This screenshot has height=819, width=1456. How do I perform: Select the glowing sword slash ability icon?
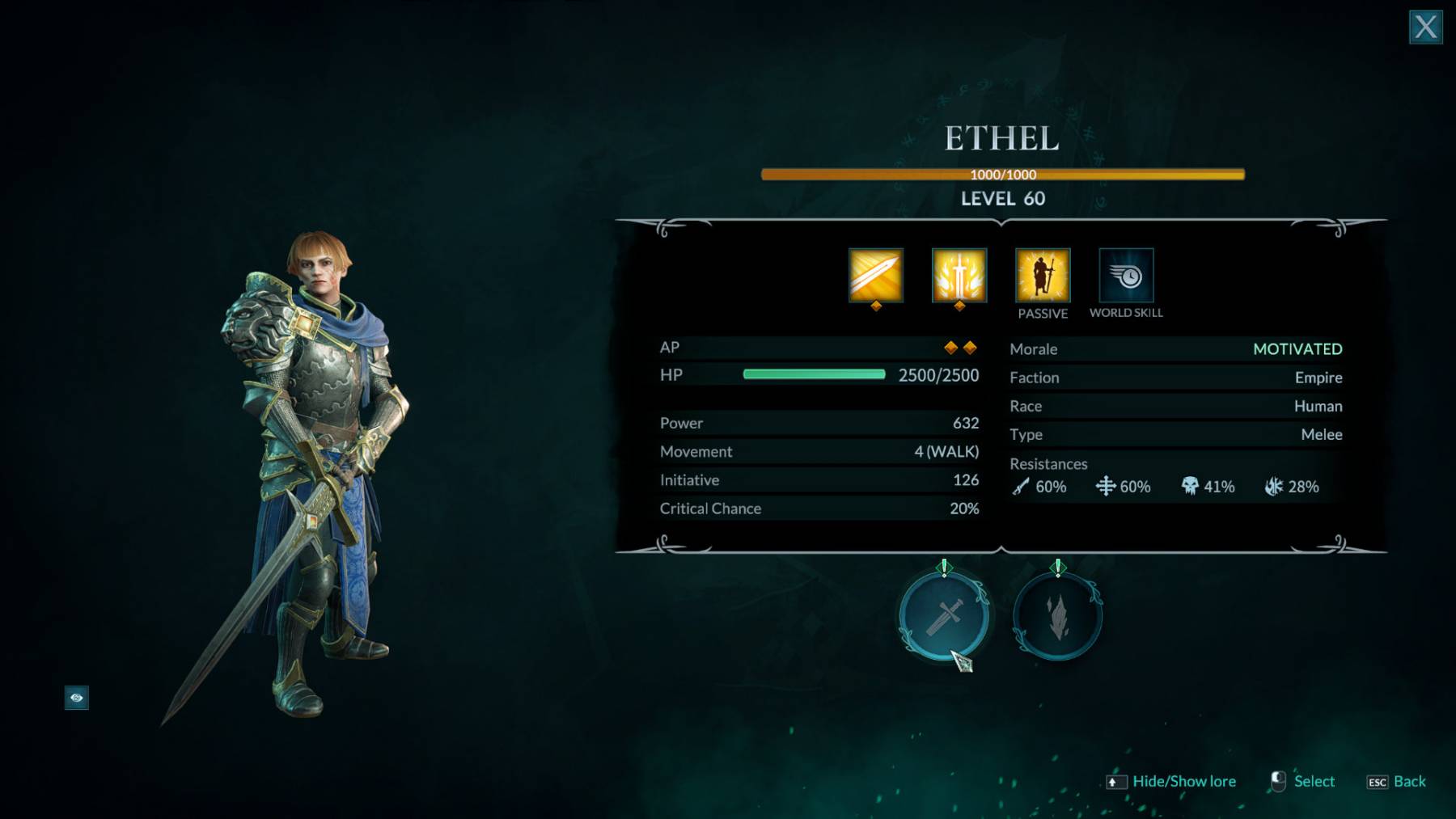pos(876,276)
